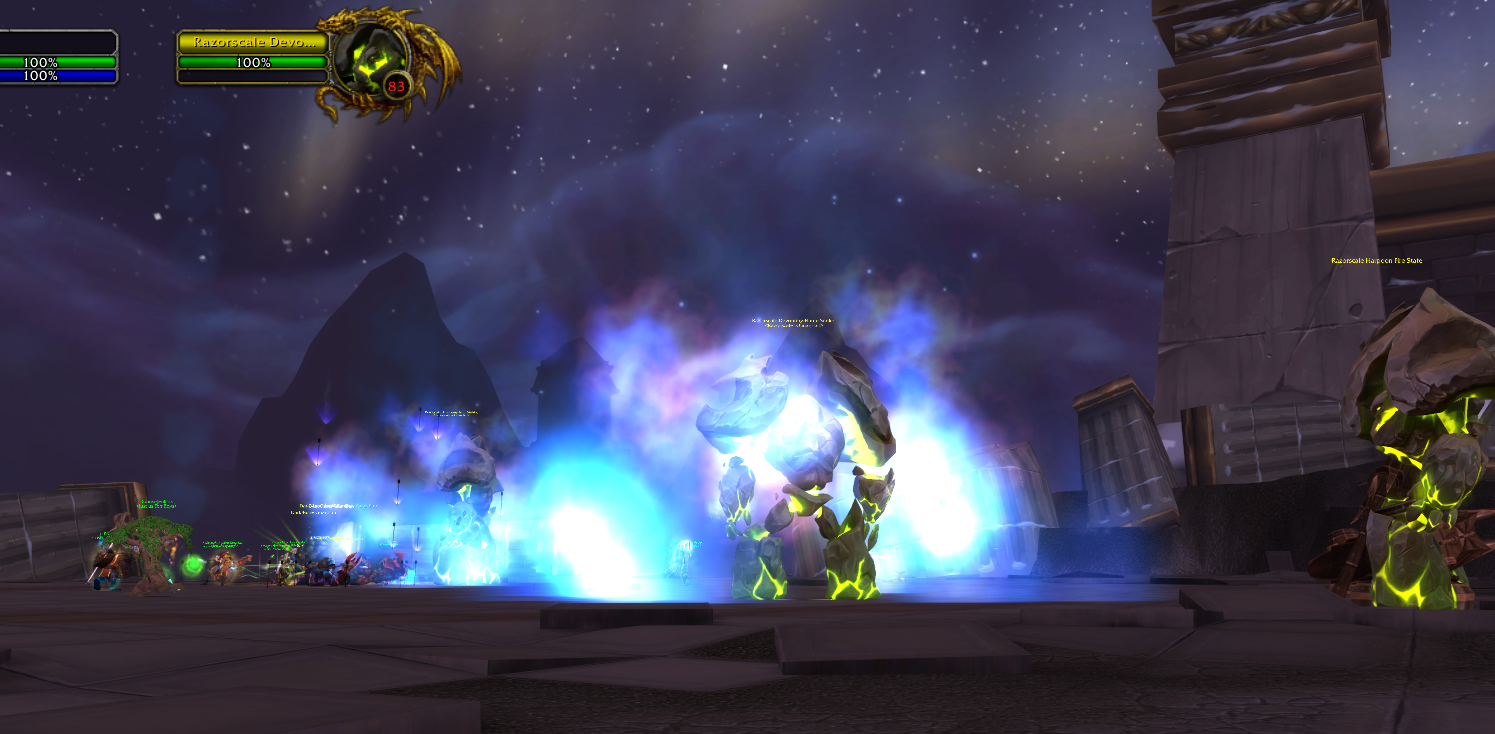Click the red level 83 skull badge
Viewport: 1495px width, 734px height.
396,86
